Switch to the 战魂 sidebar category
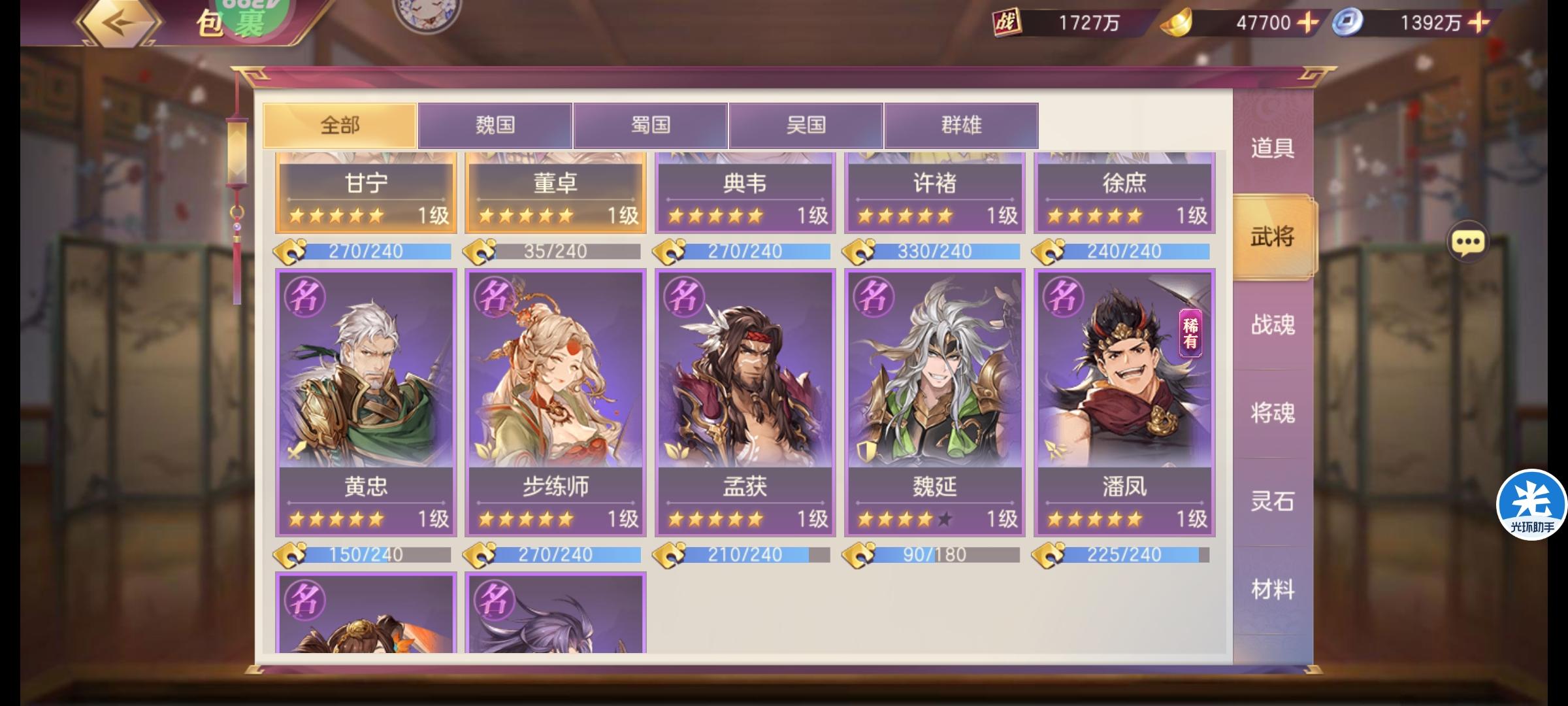Image resolution: width=1568 pixels, height=706 pixels. pyautogui.click(x=1271, y=325)
